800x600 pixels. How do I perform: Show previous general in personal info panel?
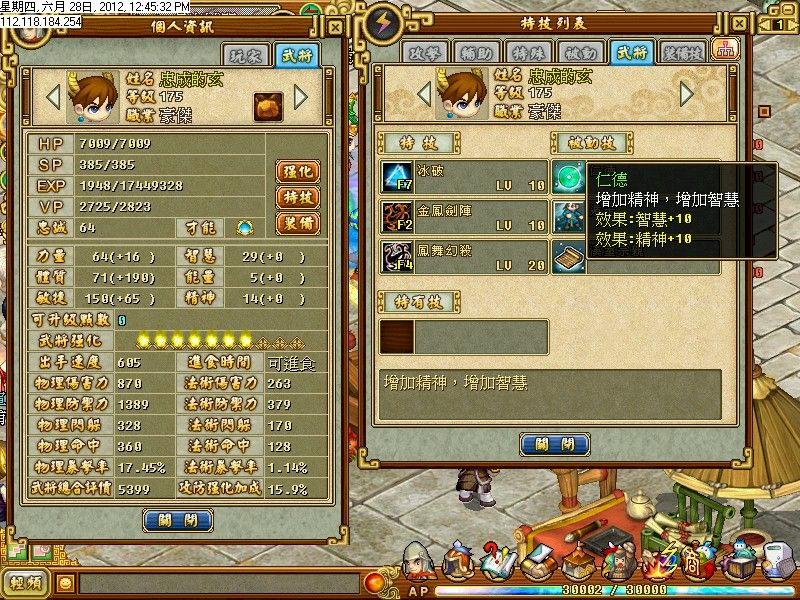tap(53, 97)
